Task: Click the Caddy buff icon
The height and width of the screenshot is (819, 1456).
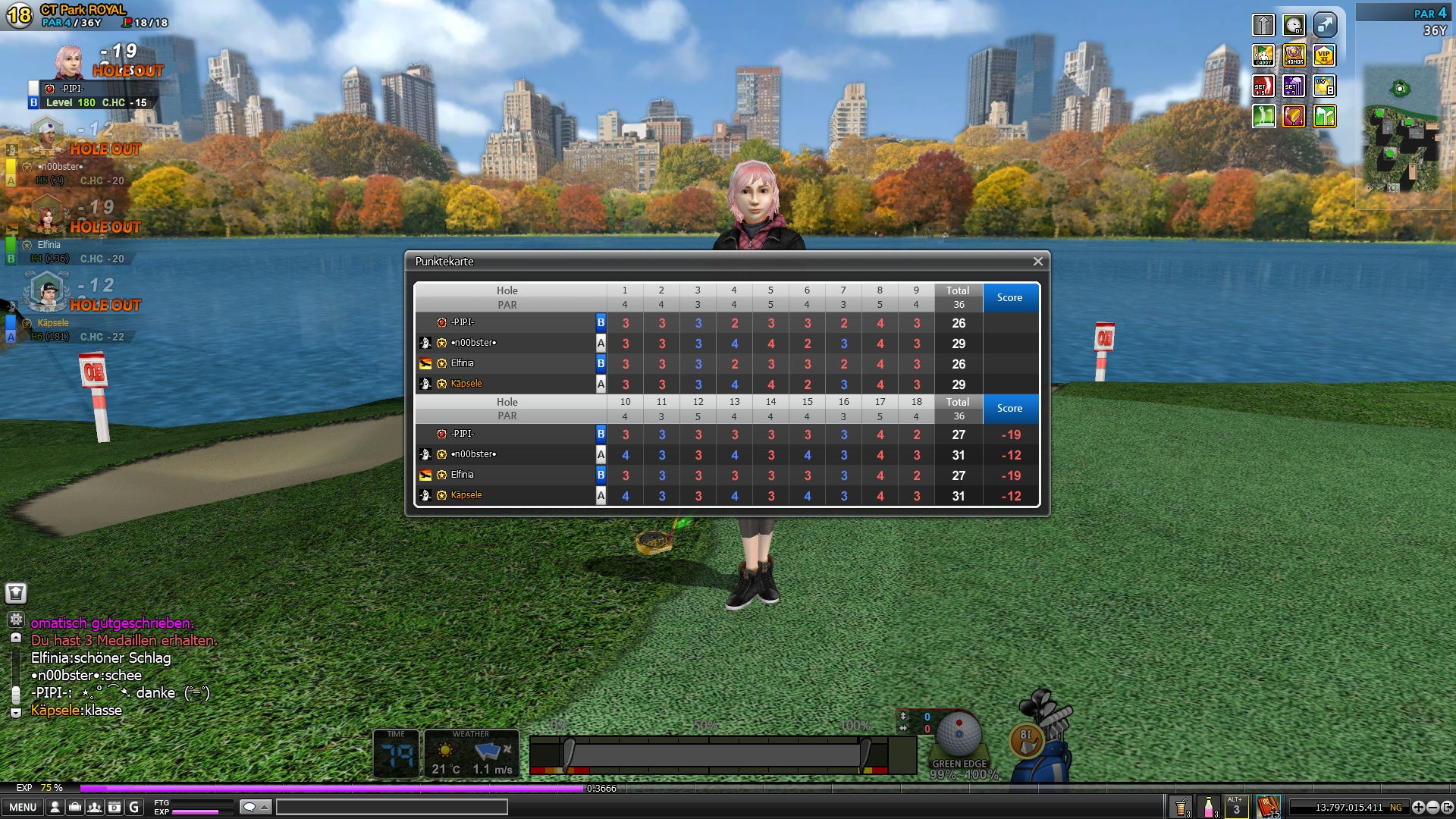Action: click(x=1263, y=55)
